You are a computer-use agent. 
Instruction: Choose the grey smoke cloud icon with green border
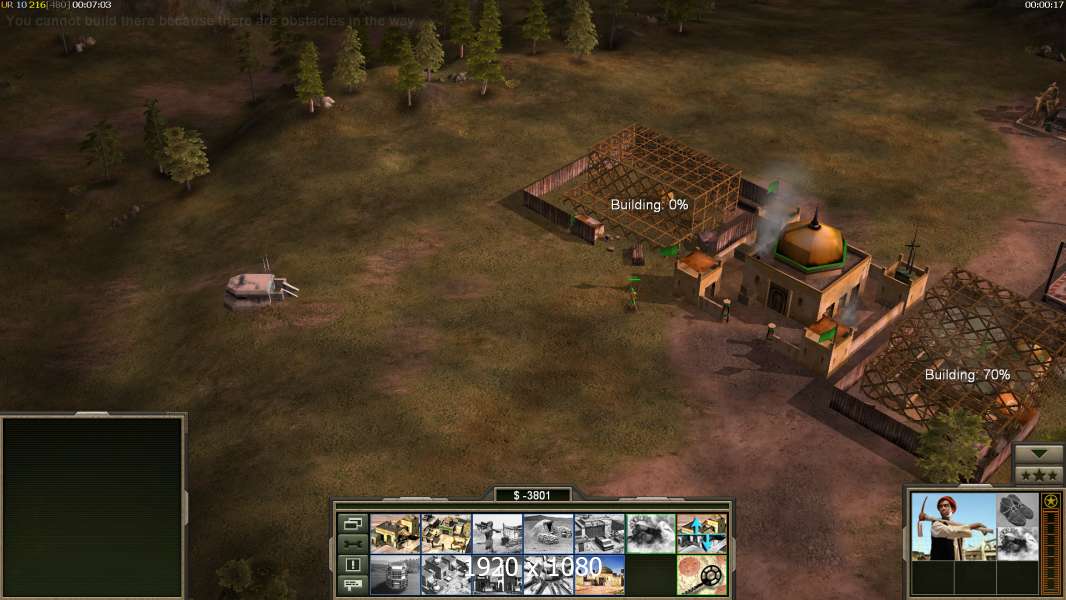[650, 534]
